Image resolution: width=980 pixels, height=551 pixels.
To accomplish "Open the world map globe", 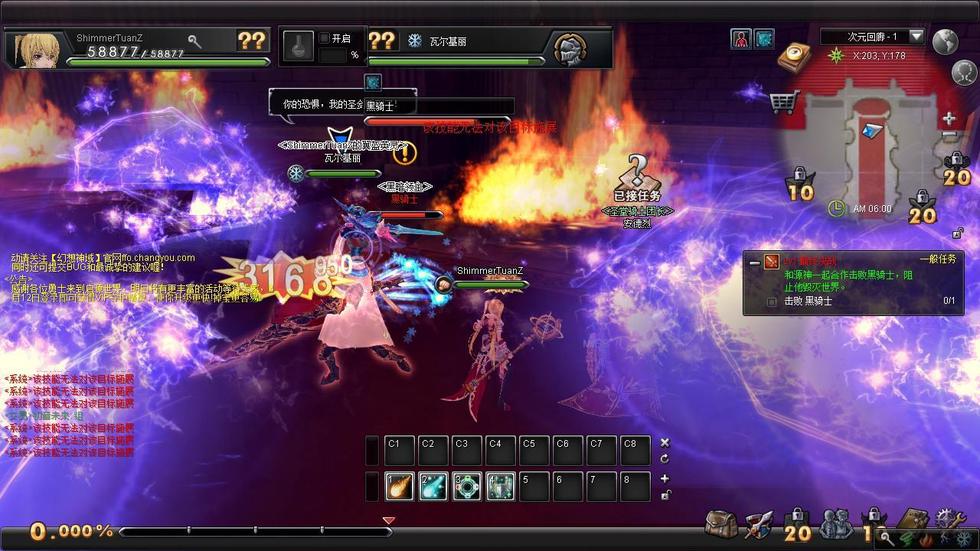I will pos(945,41).
